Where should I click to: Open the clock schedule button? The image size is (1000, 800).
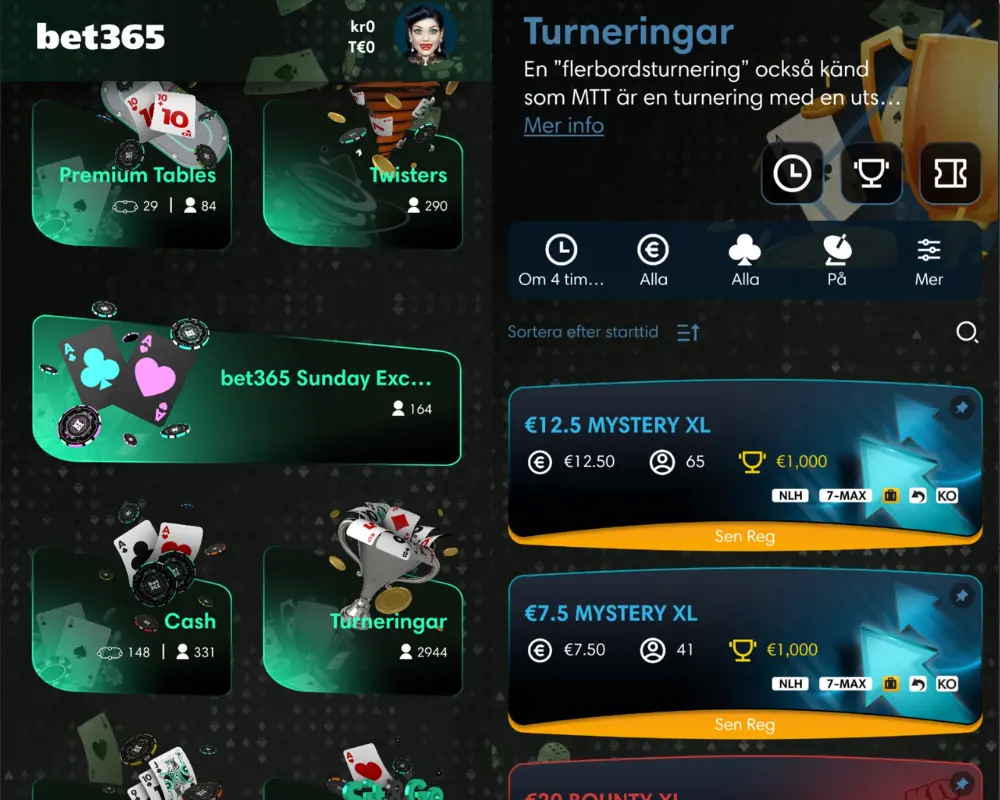point(792,173)
